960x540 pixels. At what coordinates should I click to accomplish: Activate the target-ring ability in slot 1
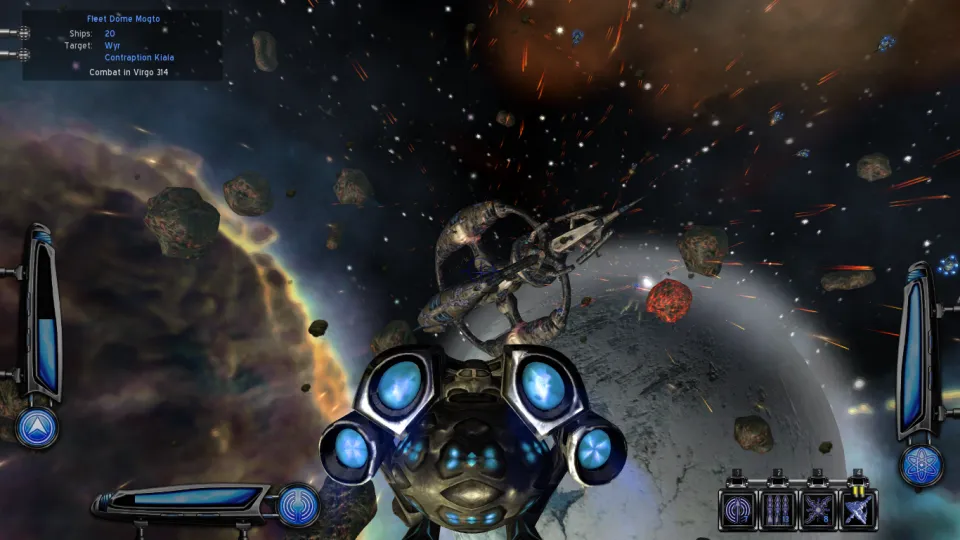point(738,508)
